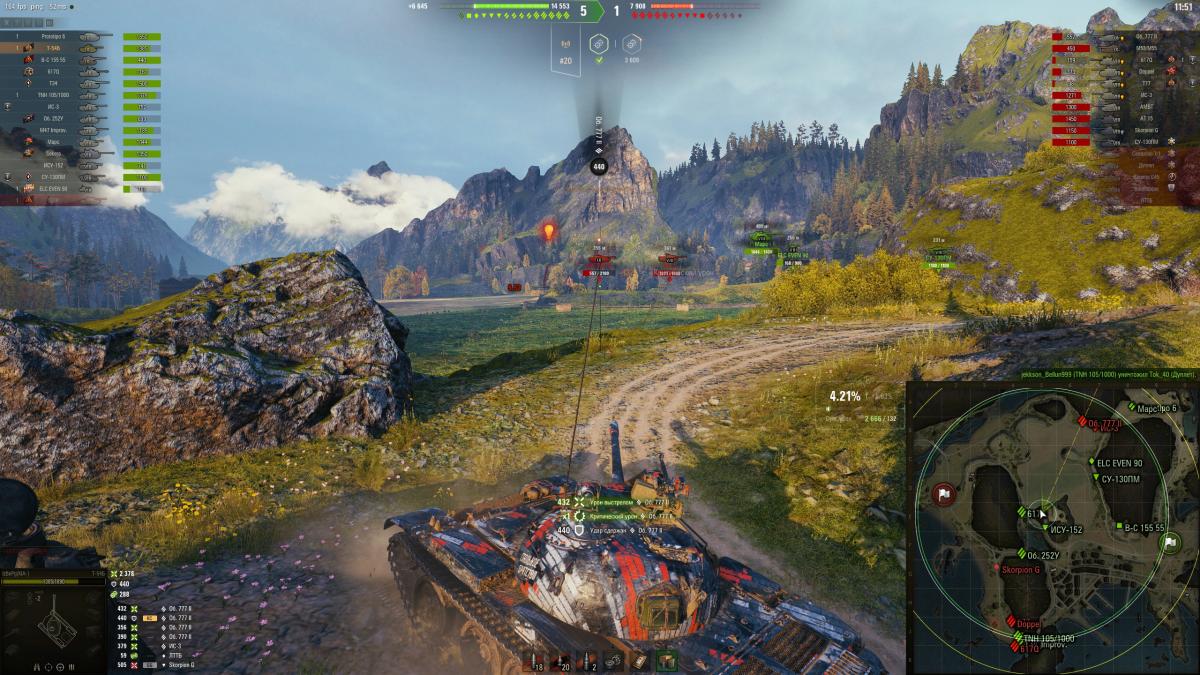Screen dimensions: 1200x675
Task: Select the shell slot with 2 rounds
Action: coord(589,661)
